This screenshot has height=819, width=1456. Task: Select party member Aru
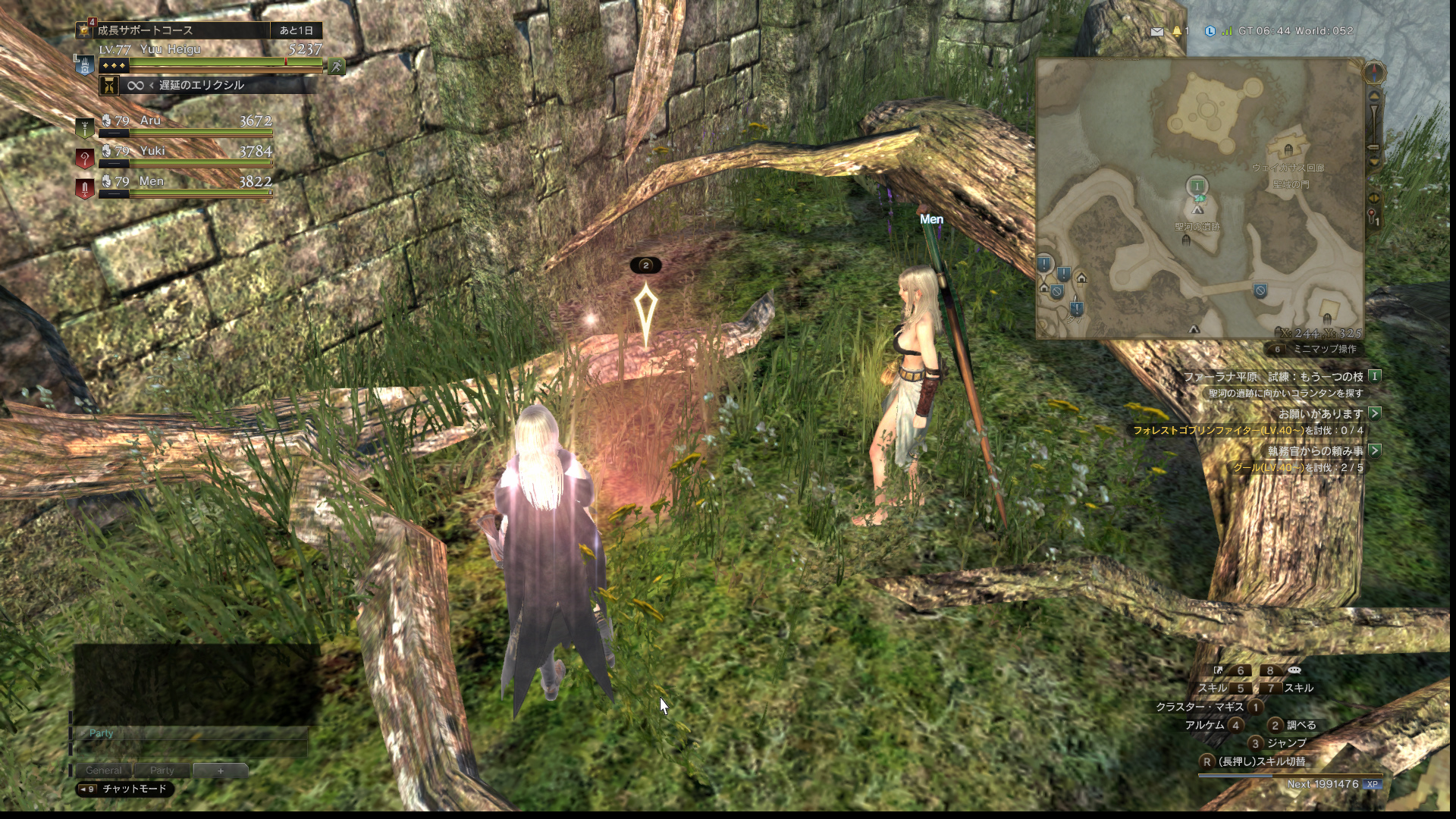click(x=174, y=121)
